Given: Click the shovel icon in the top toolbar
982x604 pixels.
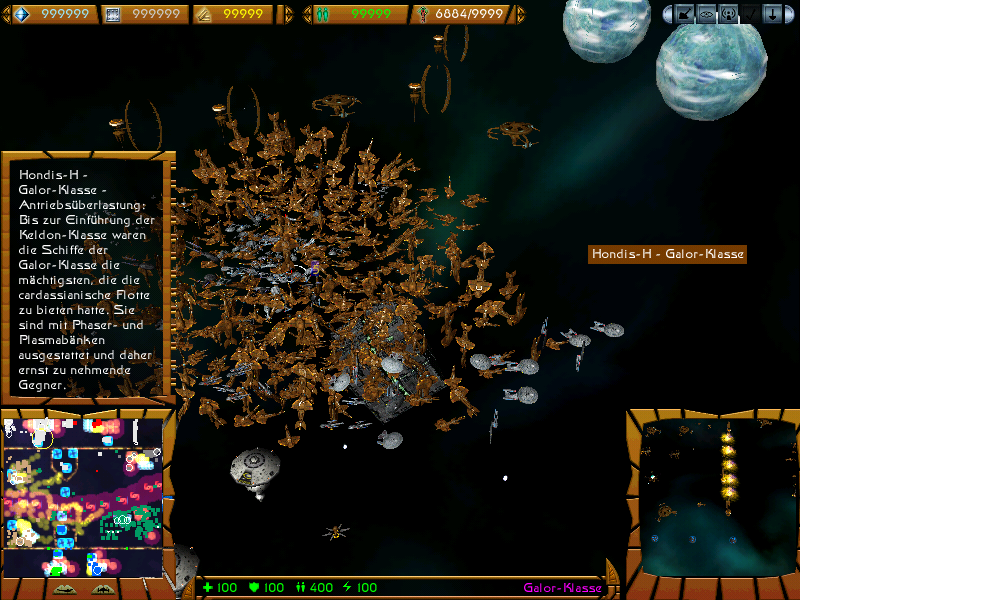Looking at the screenshot, I should pyautogui.click(x=685, y=14).
